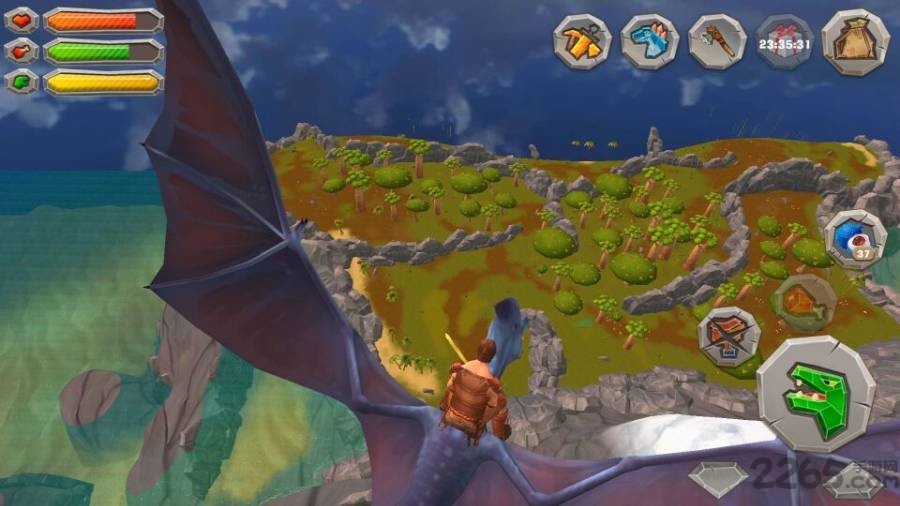Tap the left stone diamond button
The height and width of the screenshot is (506, 900).
pos(718,480)
